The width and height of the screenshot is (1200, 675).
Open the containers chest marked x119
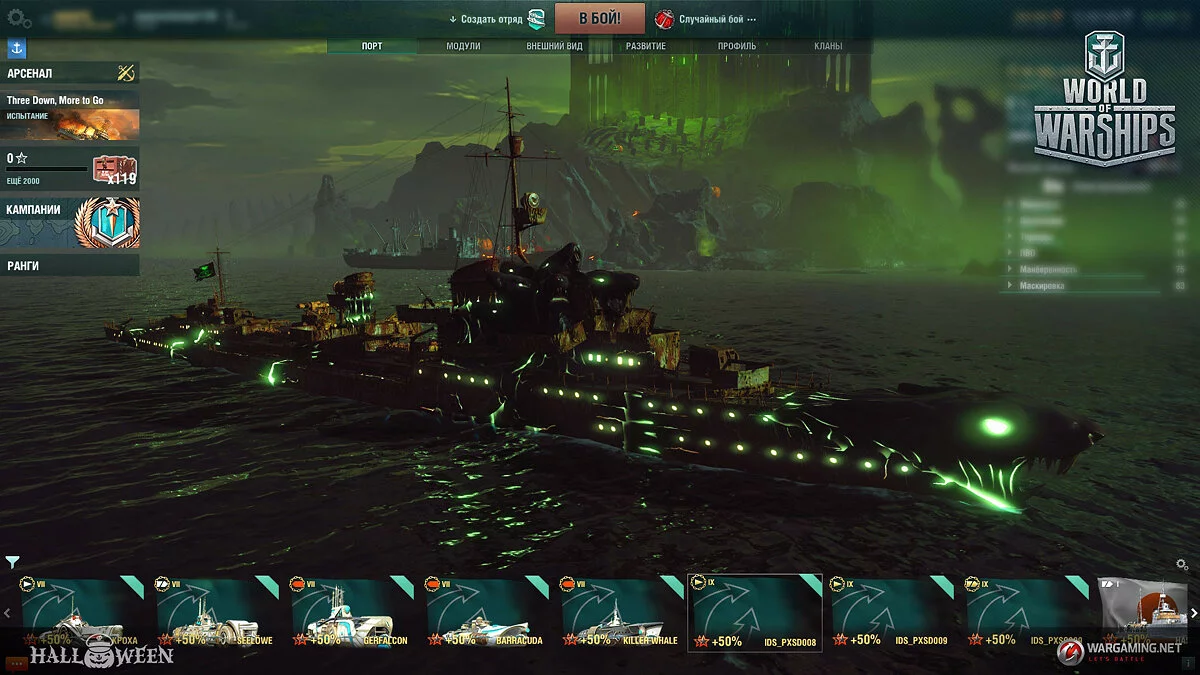tap(113, 168)
